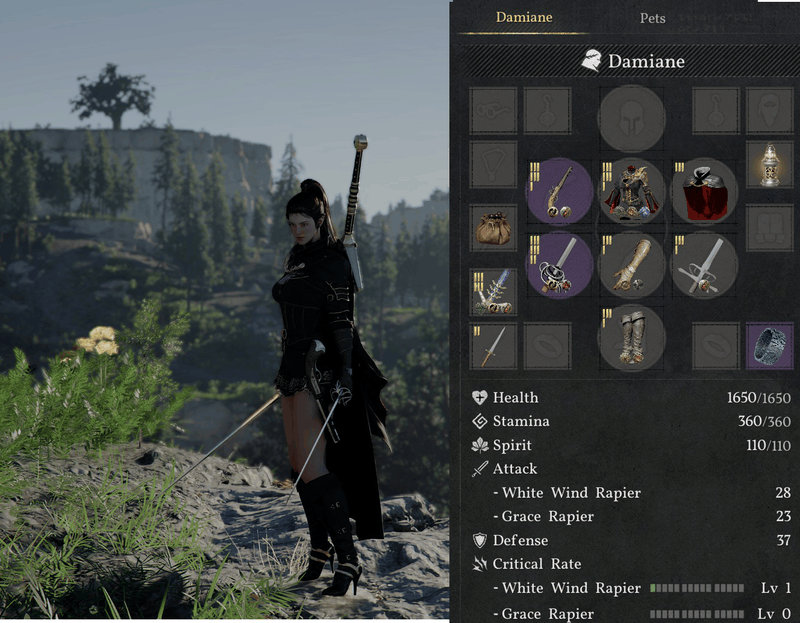Select the empty glasses slot
Viewport: 800px width, 623px height.
tap(494, 110)
